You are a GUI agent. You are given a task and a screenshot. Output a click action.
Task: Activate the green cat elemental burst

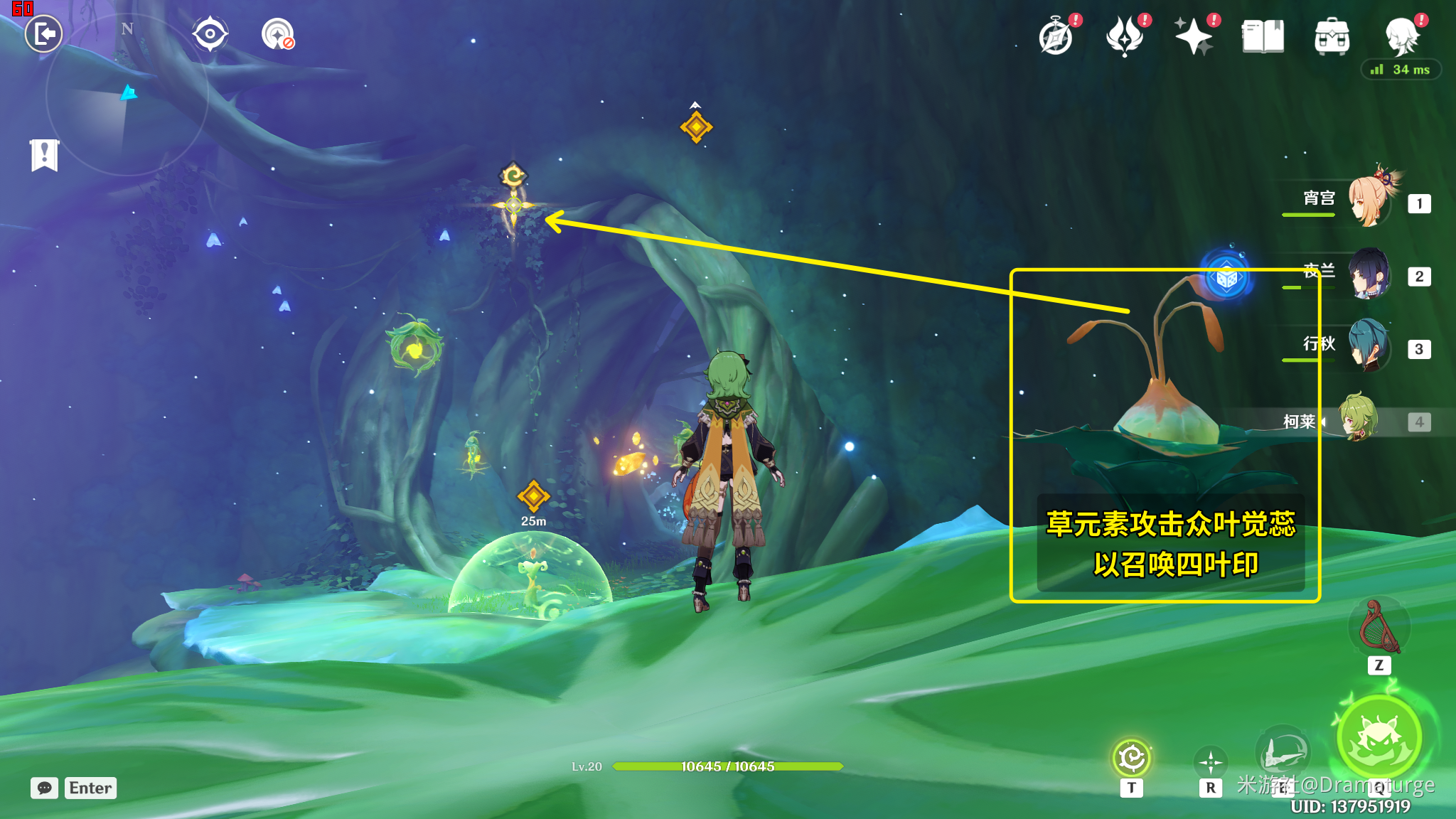(x=1379, y=738)
